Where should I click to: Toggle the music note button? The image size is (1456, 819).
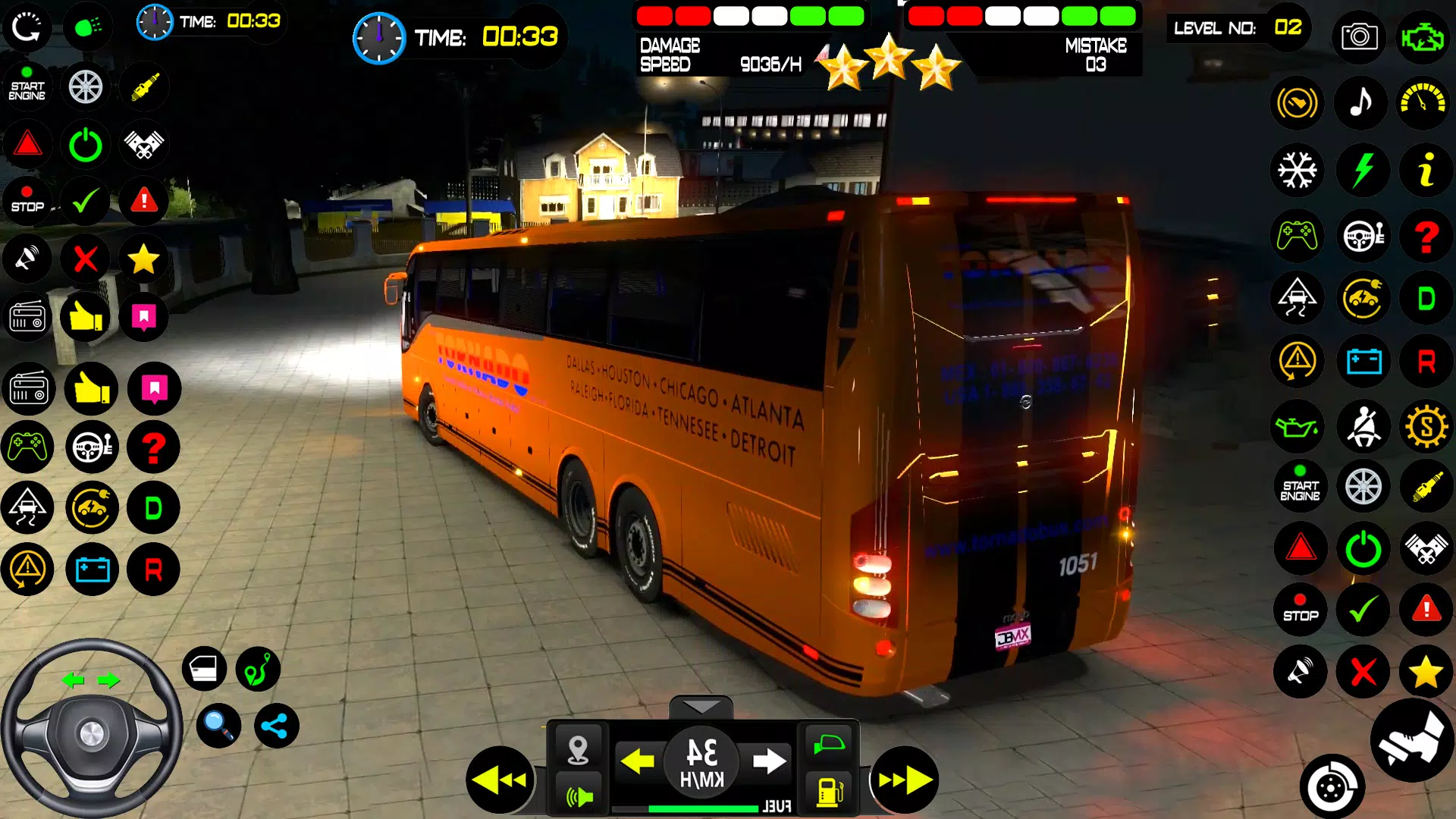click(1362, 102)
